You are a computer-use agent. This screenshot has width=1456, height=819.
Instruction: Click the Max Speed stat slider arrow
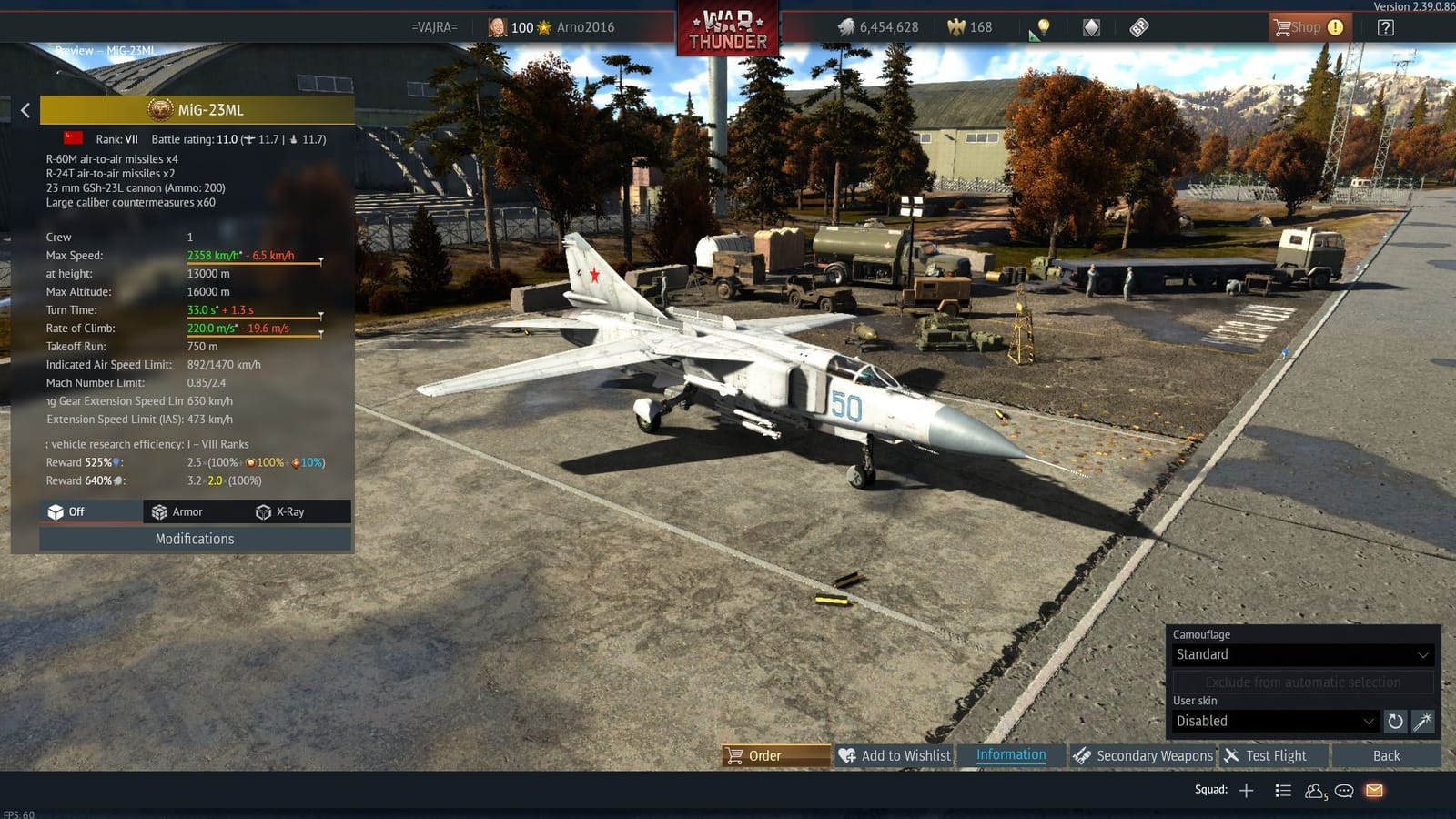point(320,258)
